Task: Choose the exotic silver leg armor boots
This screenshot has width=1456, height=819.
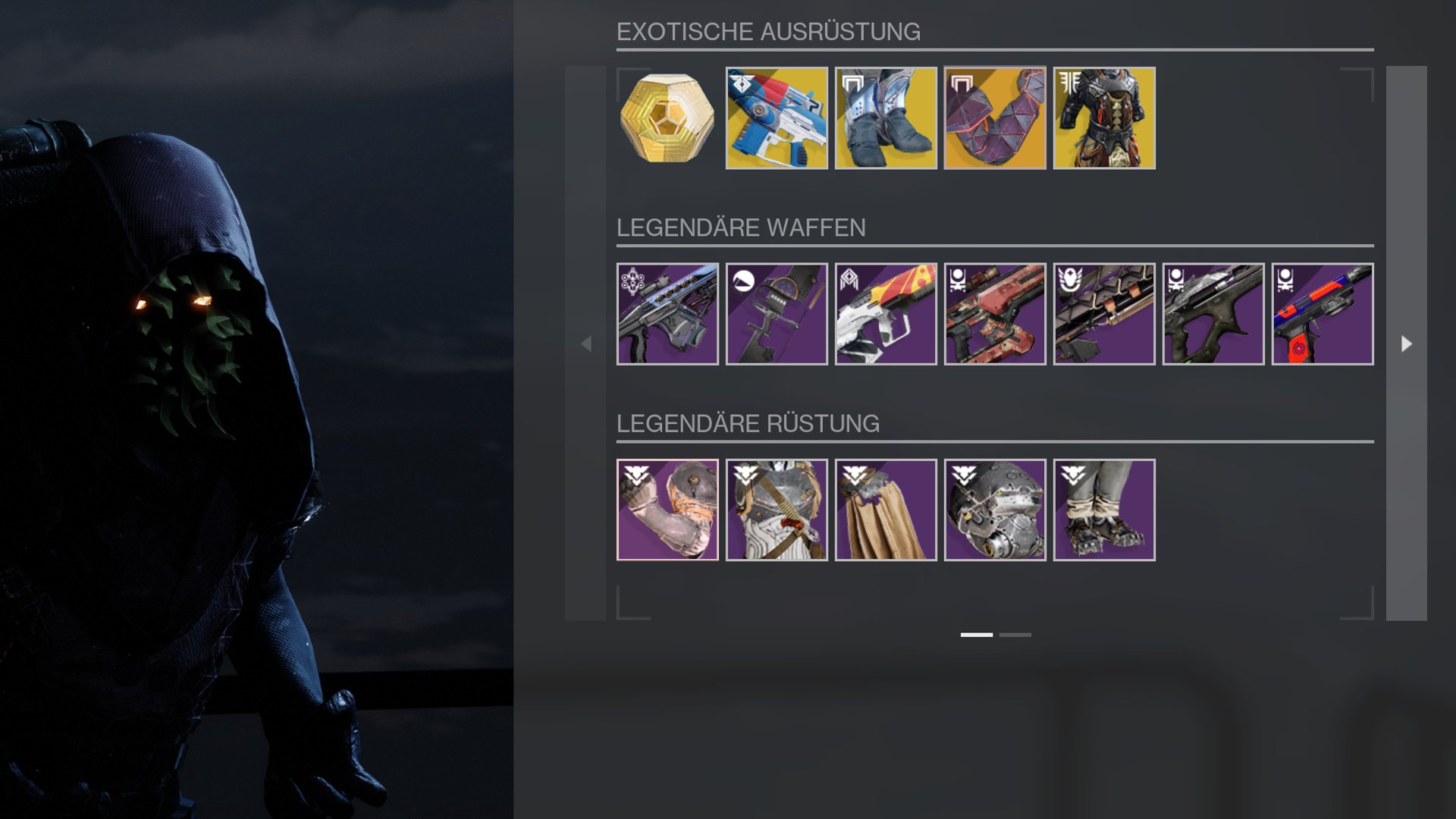Action: 886,118
